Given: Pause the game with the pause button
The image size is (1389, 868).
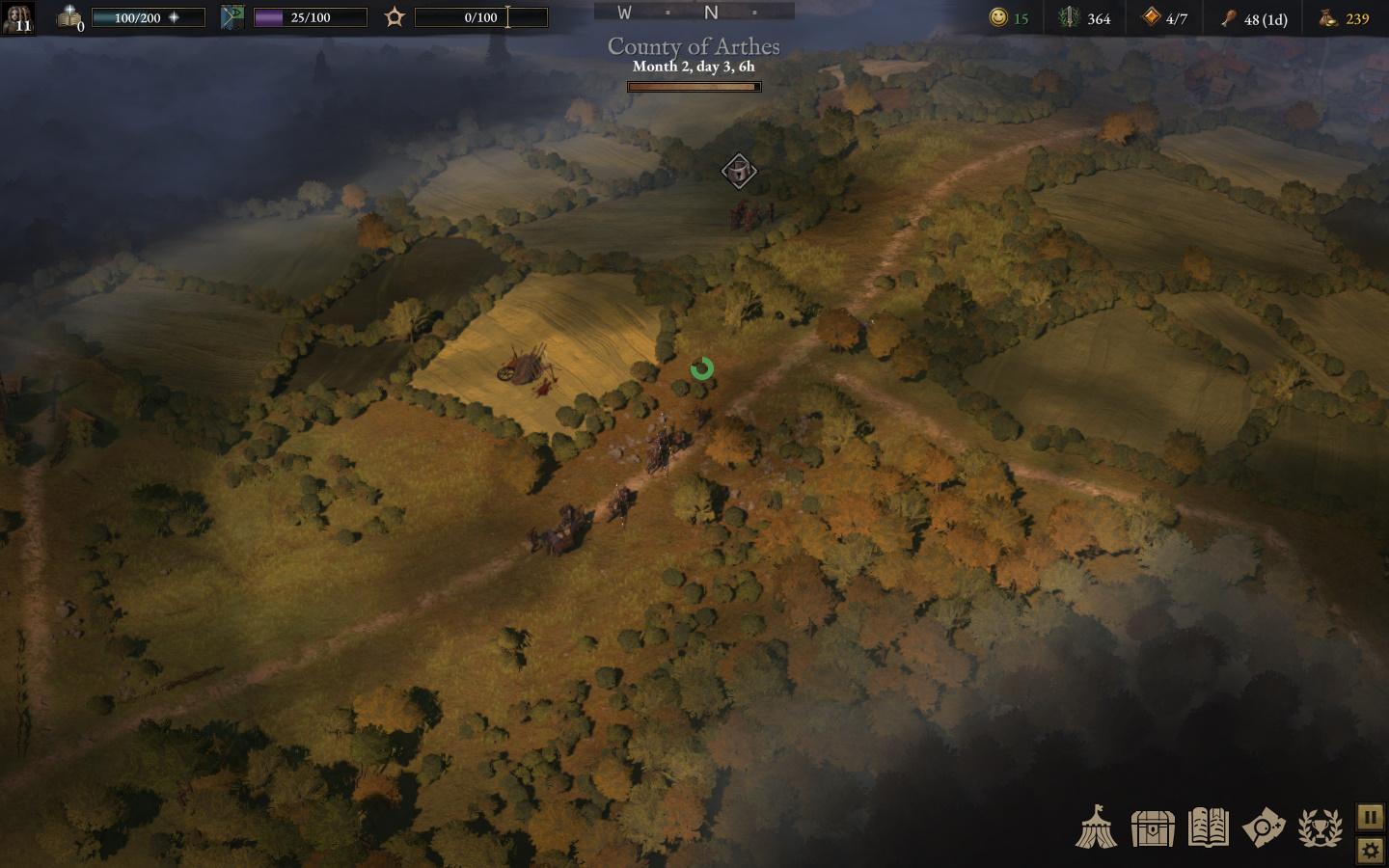Looking at the screenshot, I should (x=1371, y=817).
